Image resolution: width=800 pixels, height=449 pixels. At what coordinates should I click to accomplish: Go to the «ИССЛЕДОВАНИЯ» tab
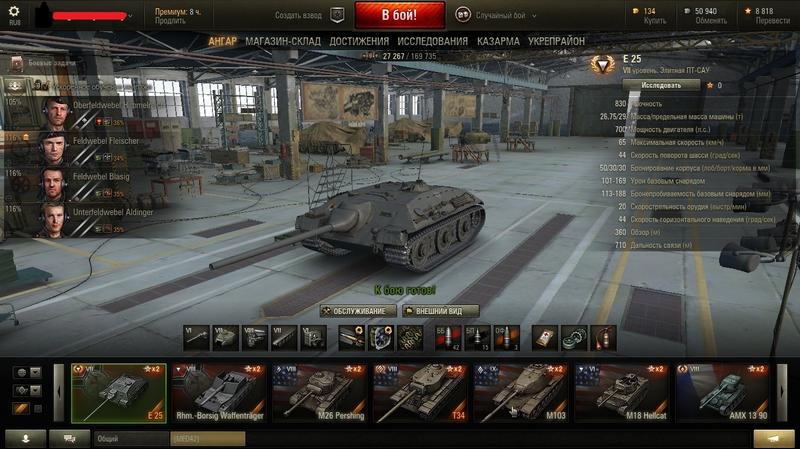432,41
